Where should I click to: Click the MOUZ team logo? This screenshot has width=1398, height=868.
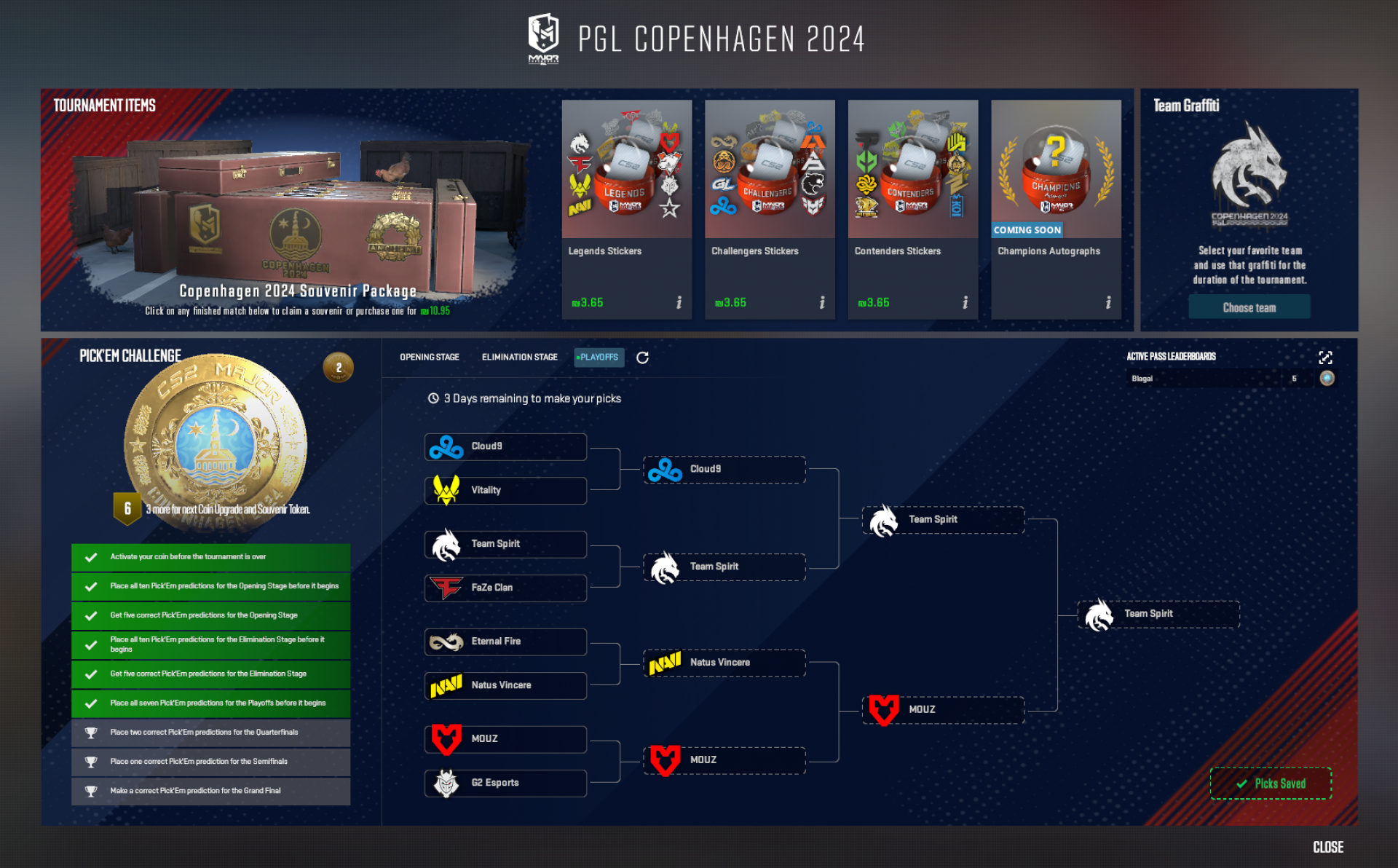(446, 738)
